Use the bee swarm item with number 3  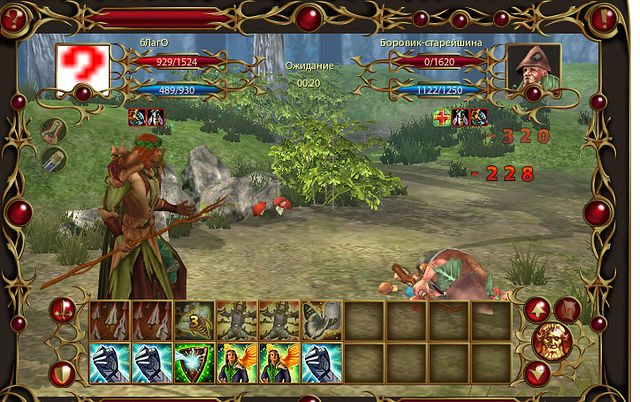pyautogui.click(x=195, y=320)
